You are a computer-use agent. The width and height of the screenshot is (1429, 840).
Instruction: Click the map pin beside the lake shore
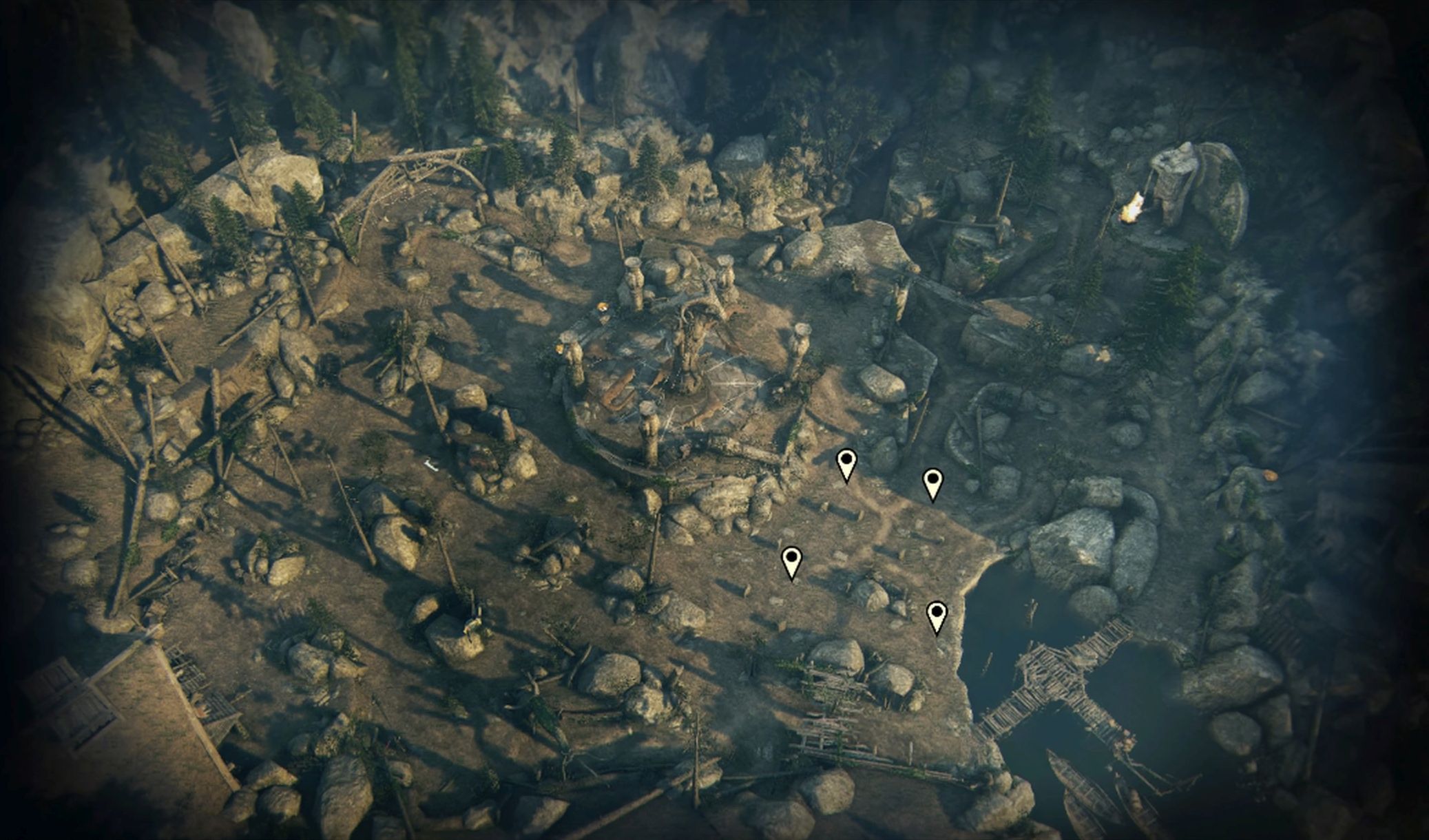(937, 615)
